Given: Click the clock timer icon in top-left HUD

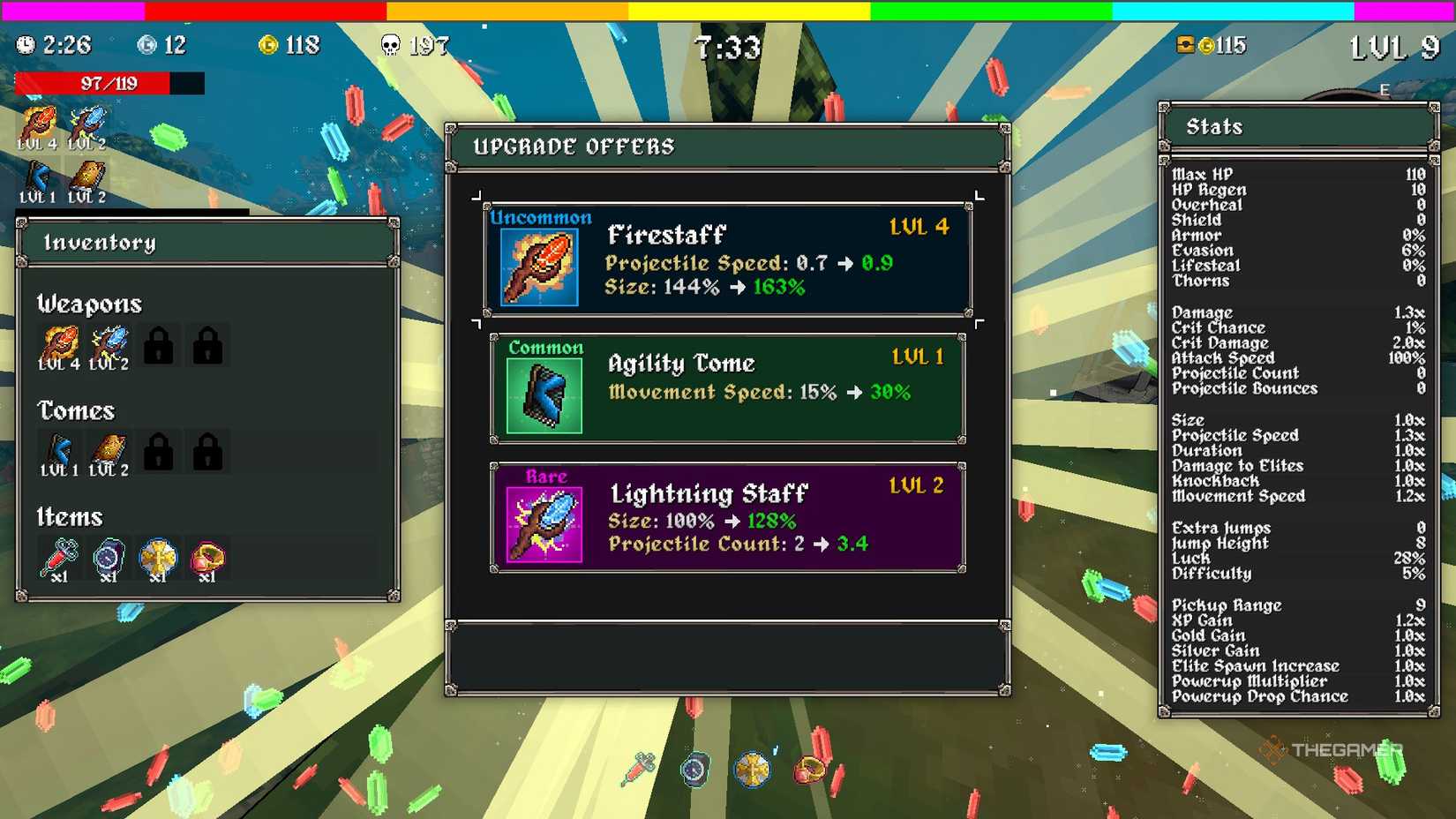Looking at the screenshot, I should (25, 44).
